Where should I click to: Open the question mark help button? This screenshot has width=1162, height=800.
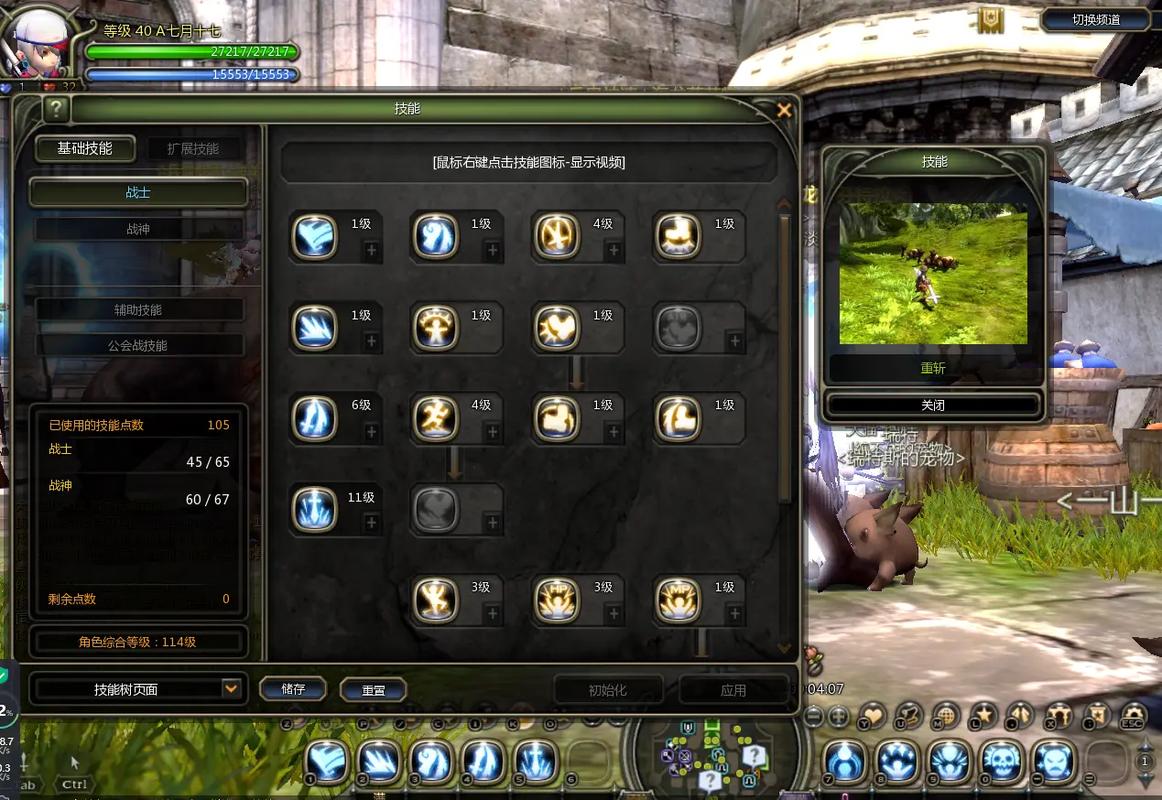point(56,109)
